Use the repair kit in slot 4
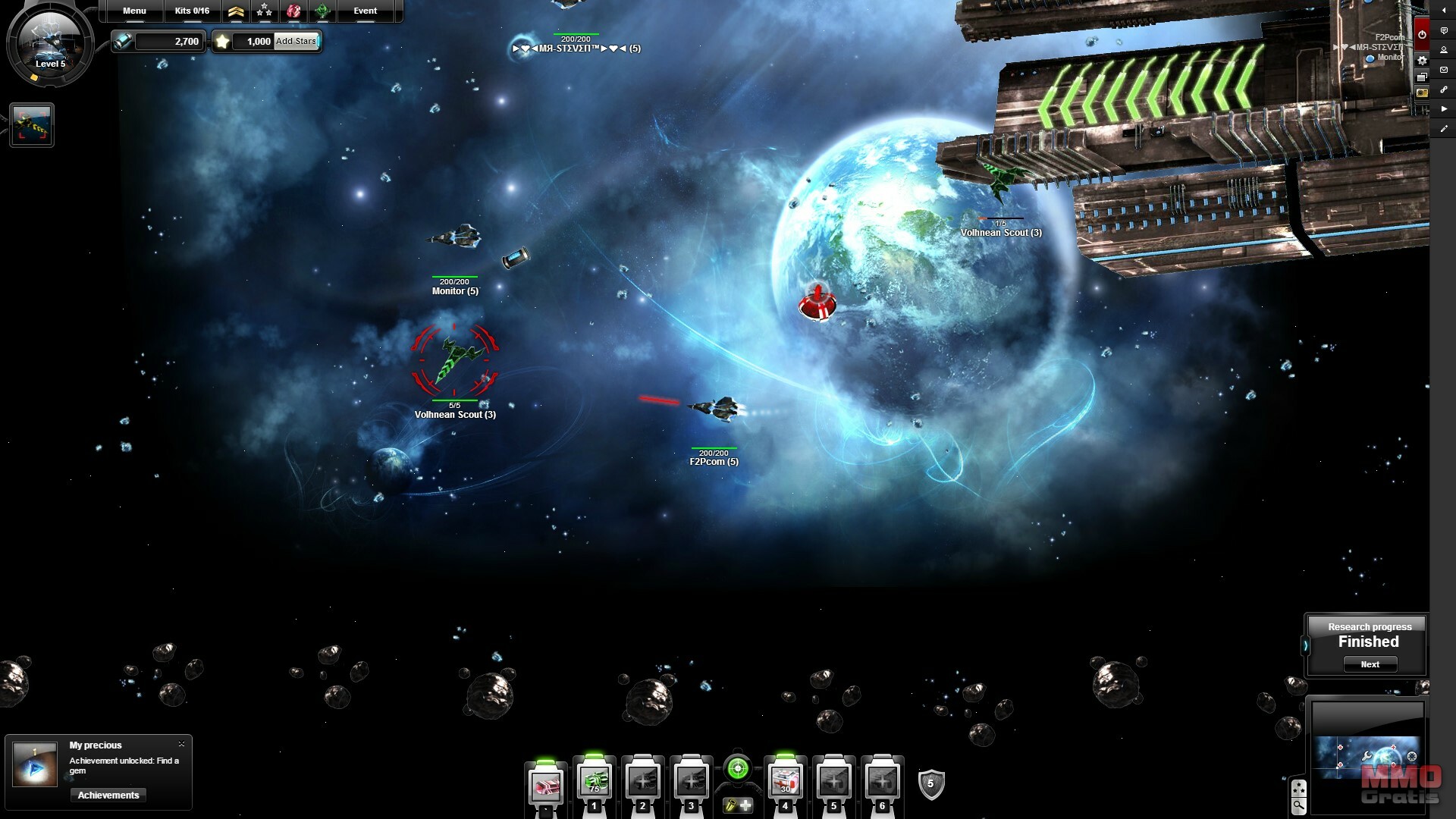The height and width of the screenshot is (819, 1456). [785, 782]
